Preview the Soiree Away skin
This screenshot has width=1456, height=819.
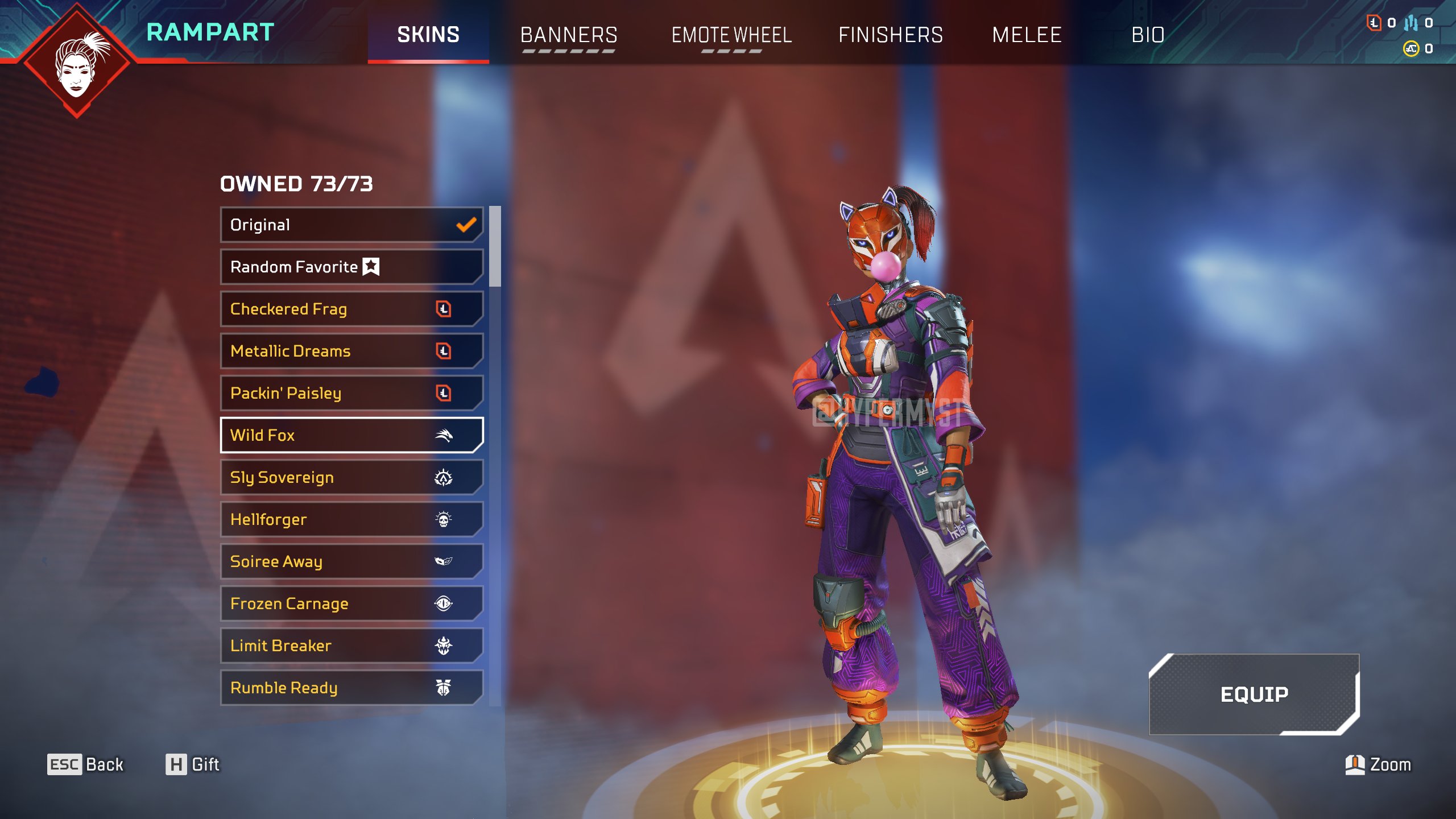click(351, 561)
